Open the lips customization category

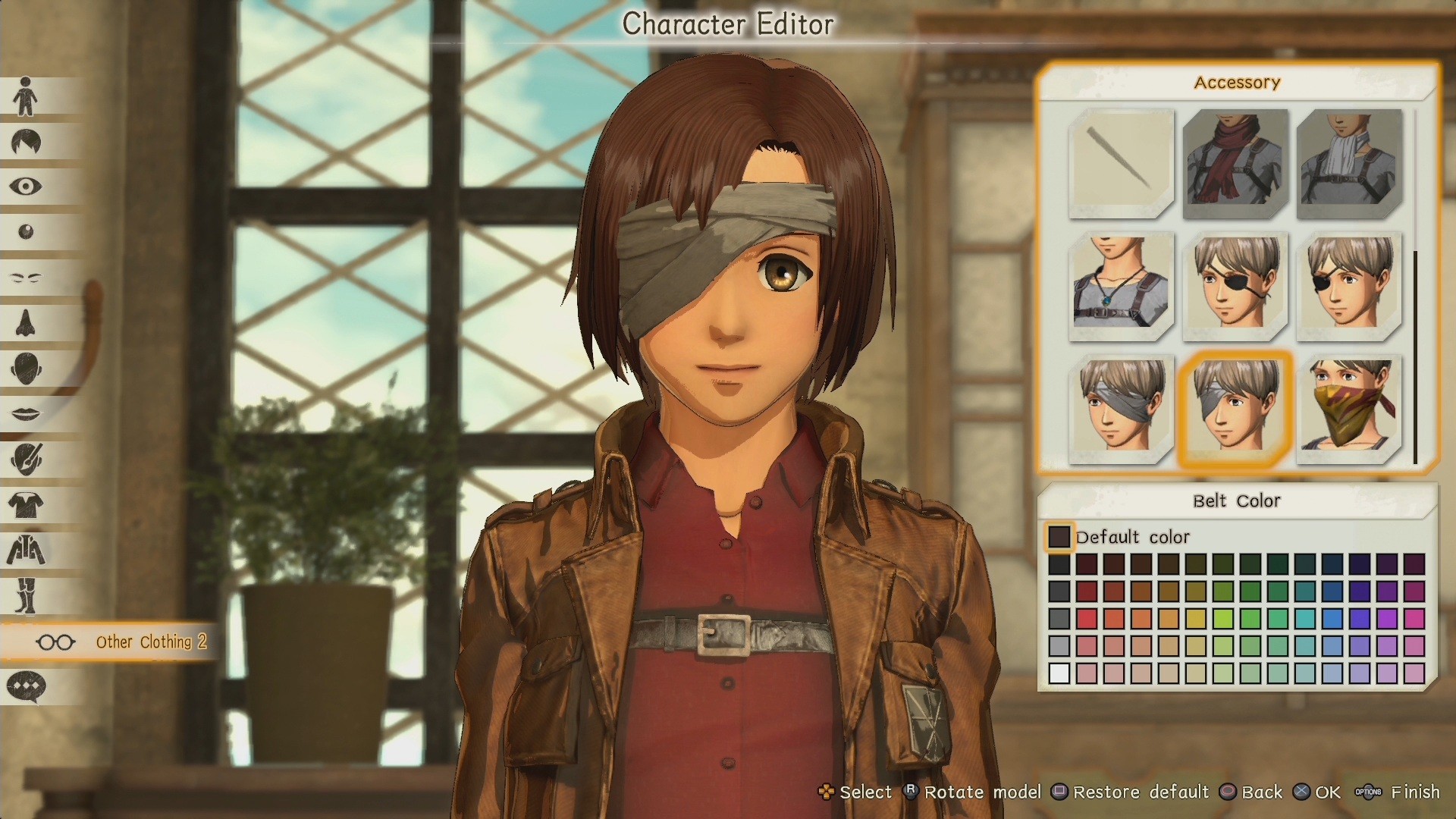coord(27,413)
